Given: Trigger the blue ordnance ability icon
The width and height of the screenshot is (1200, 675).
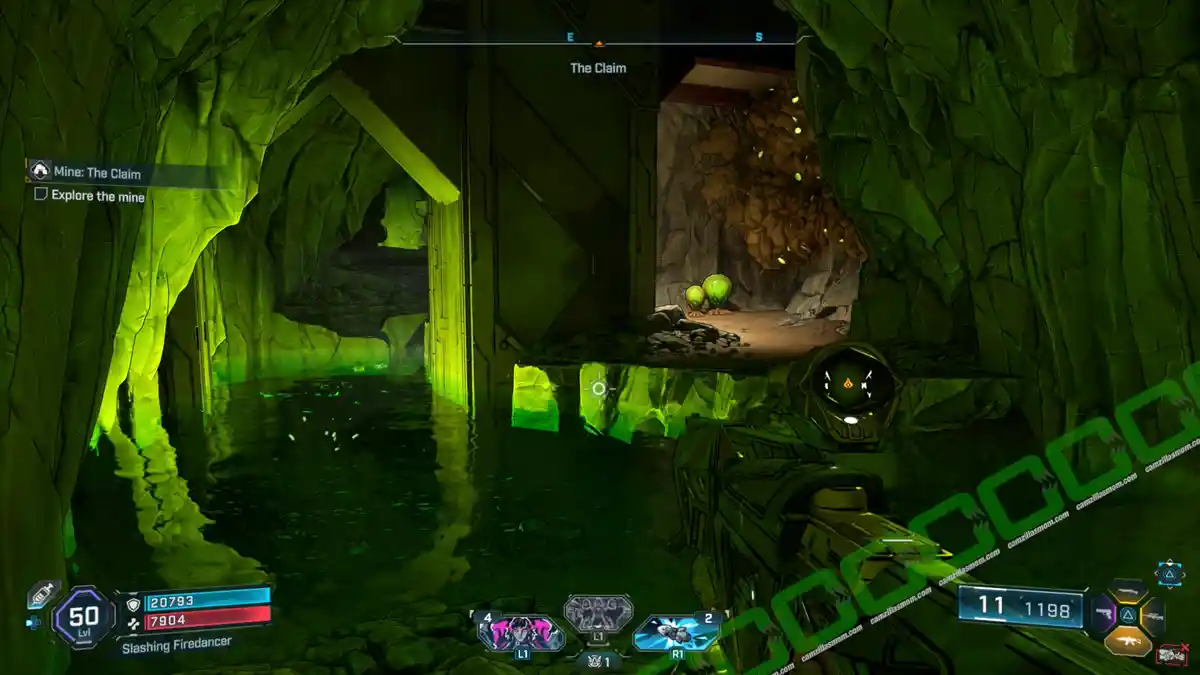Looking at the screenshot, I should 677,633.
